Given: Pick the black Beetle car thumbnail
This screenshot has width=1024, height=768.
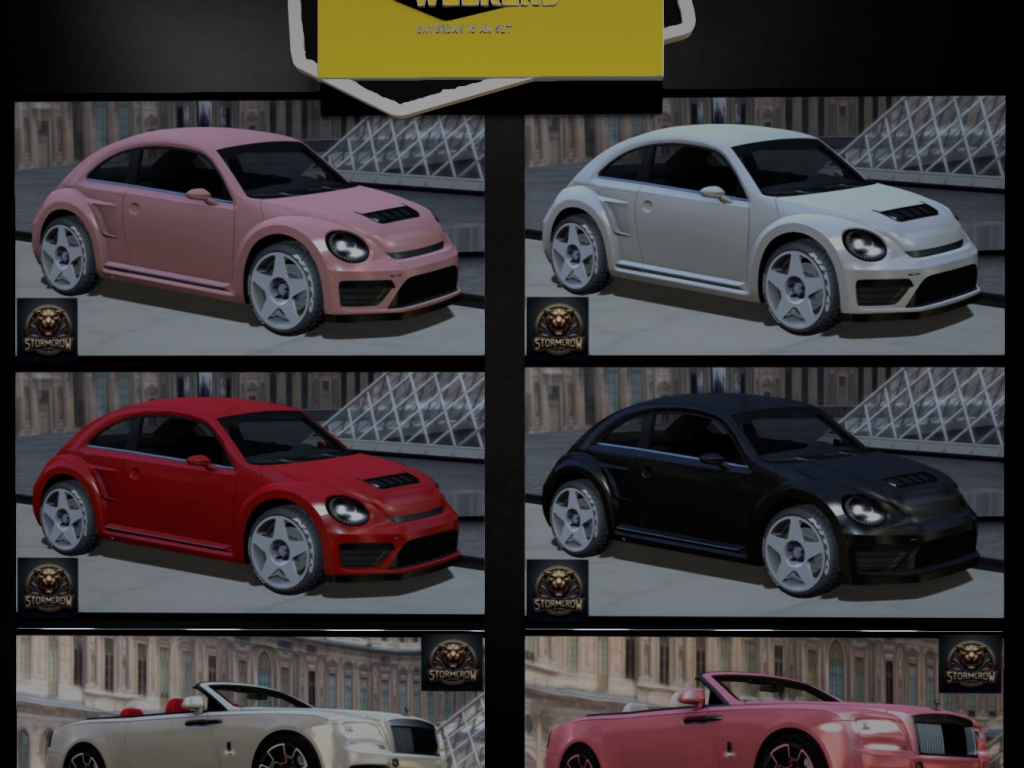Looking at the screenshot, I should tap(764, 492).
